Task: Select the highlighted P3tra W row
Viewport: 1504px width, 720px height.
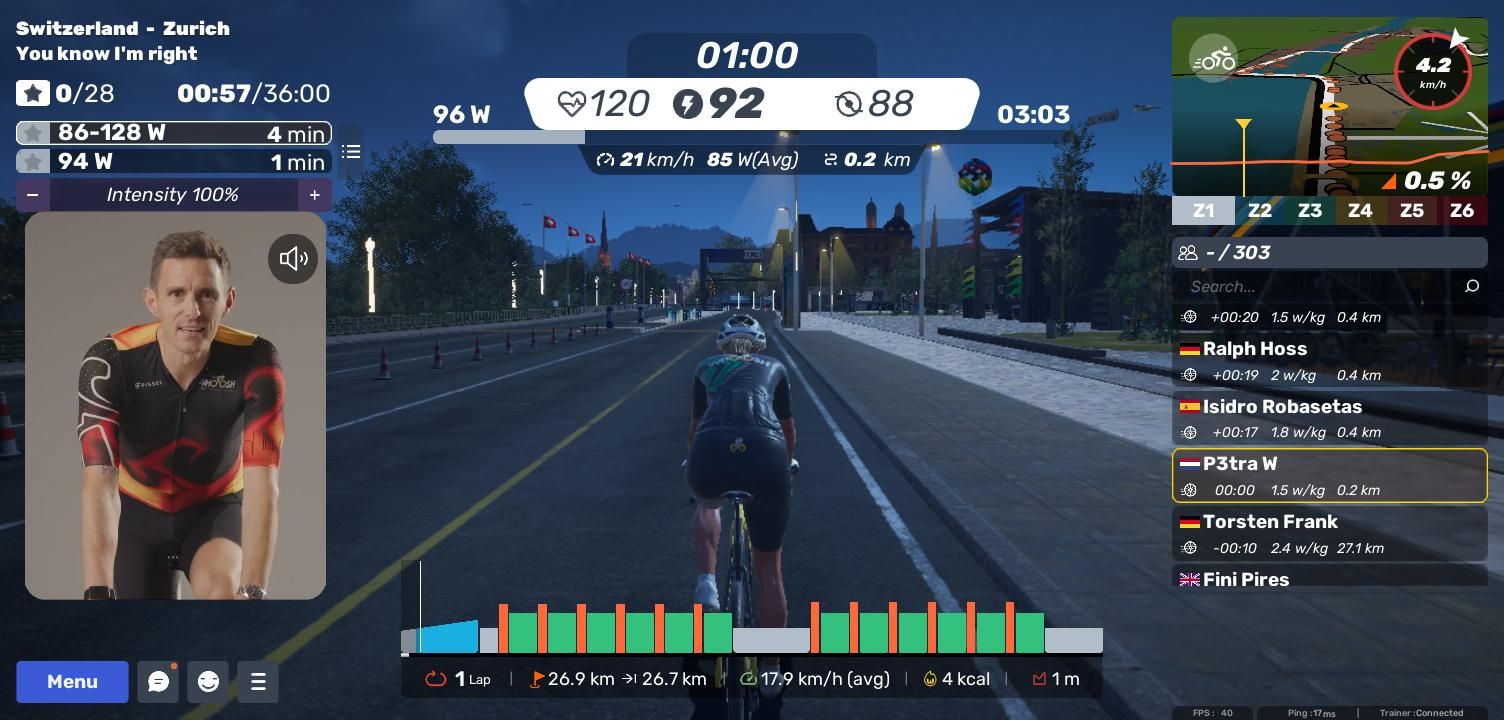Action: click(1329, 476)
